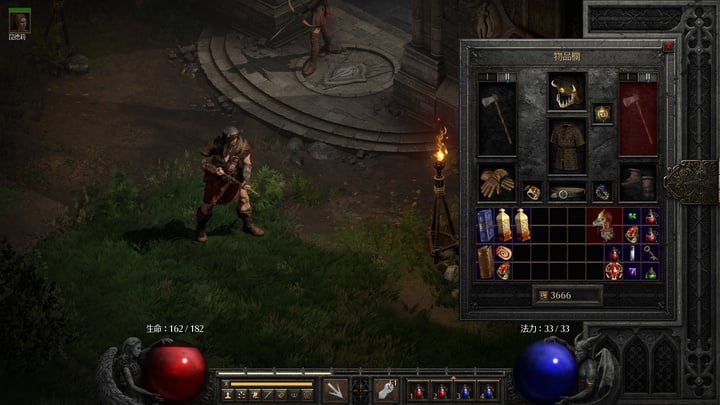The width and height of the screenshot is (720, 405).
Task: Click the equipped amulet slot
Action: click(x=602, y=113)
